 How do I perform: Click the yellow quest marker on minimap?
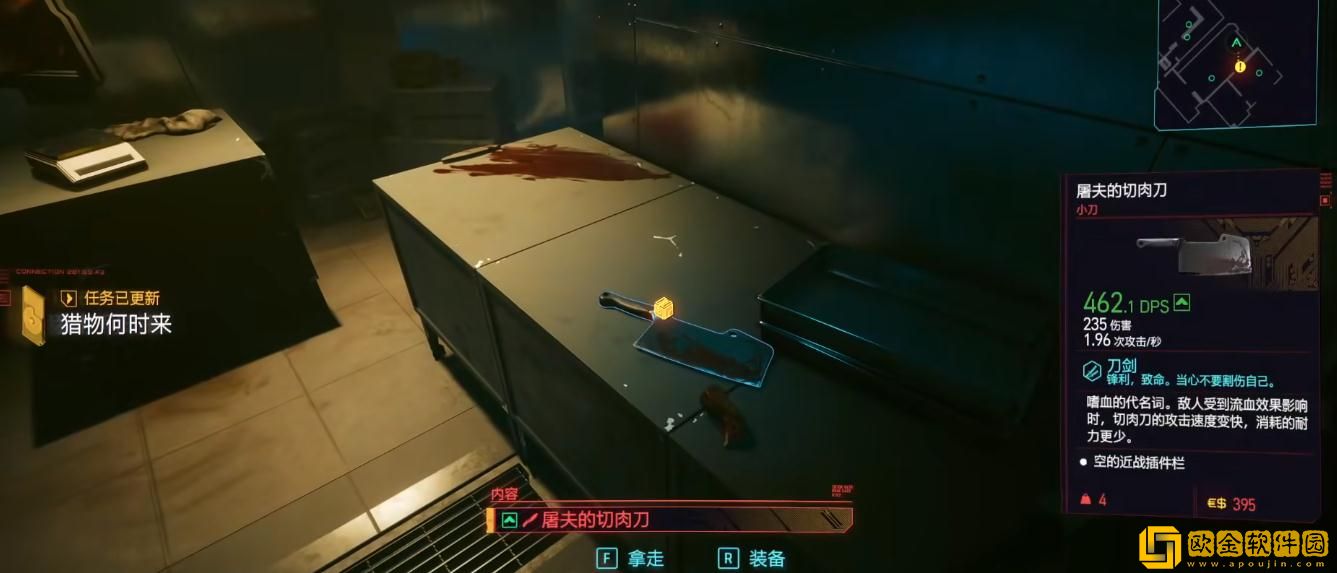coord(1240,66)
